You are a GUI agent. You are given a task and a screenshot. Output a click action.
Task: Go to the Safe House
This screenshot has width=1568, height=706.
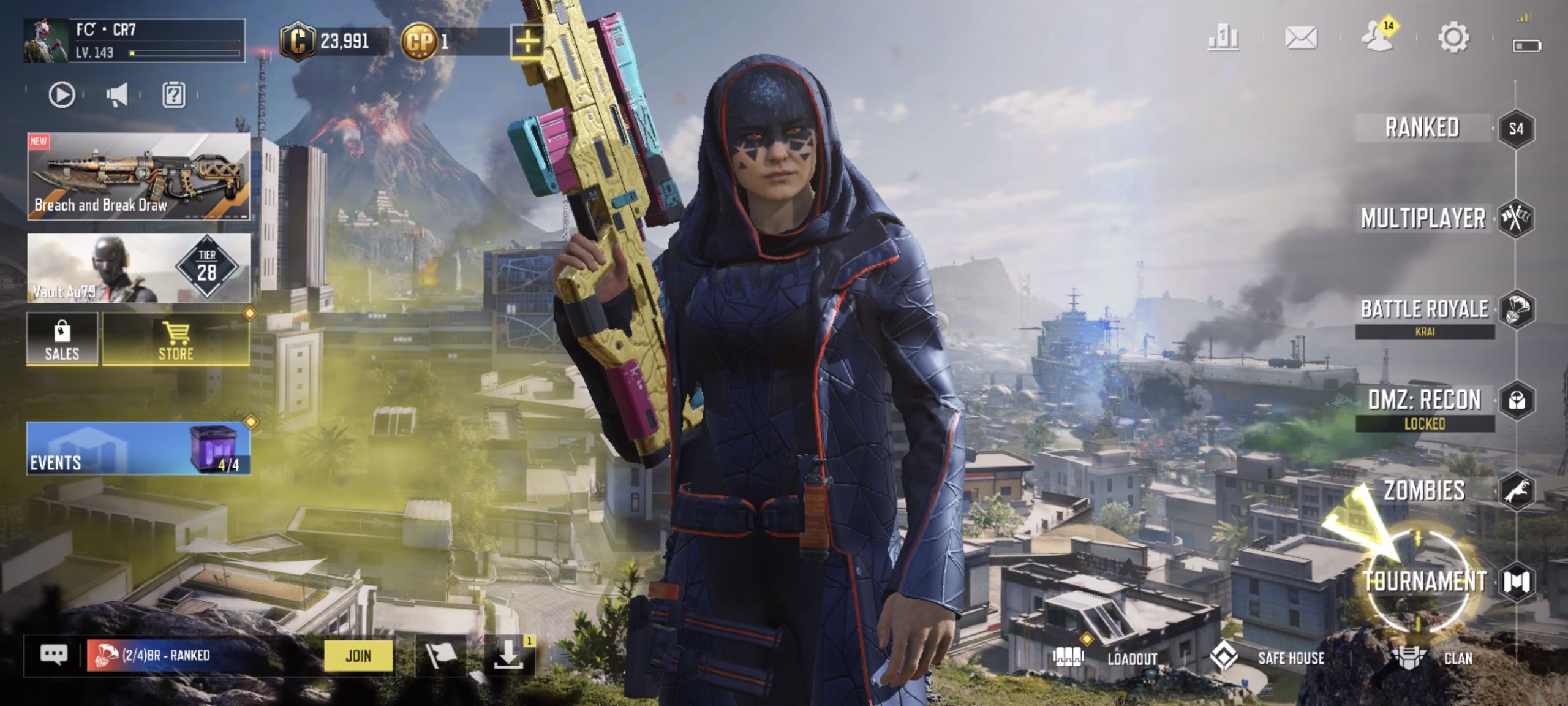pyautogui.click(x=1268, y=658)
